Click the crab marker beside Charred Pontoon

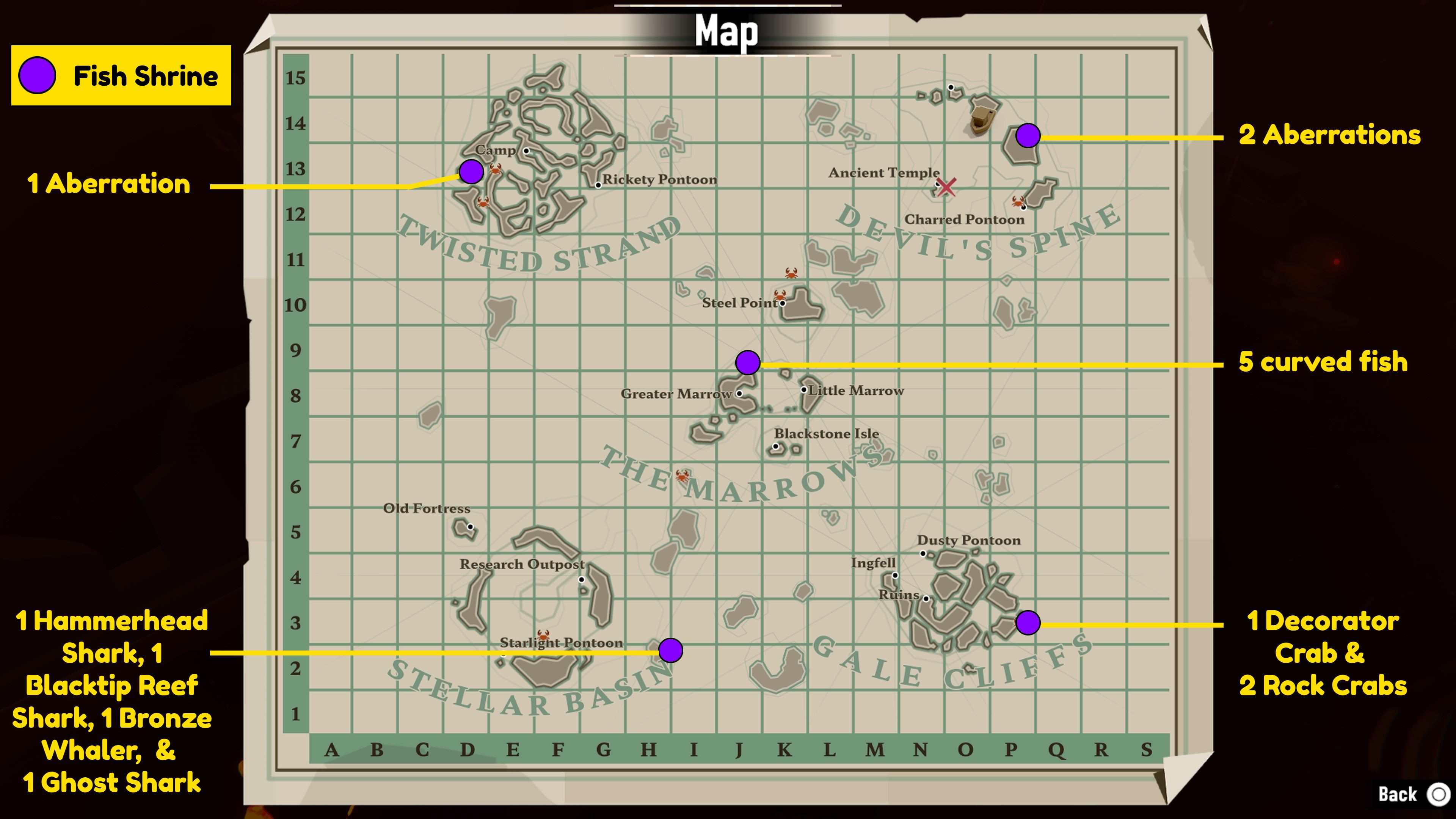tap(1018, 201)
